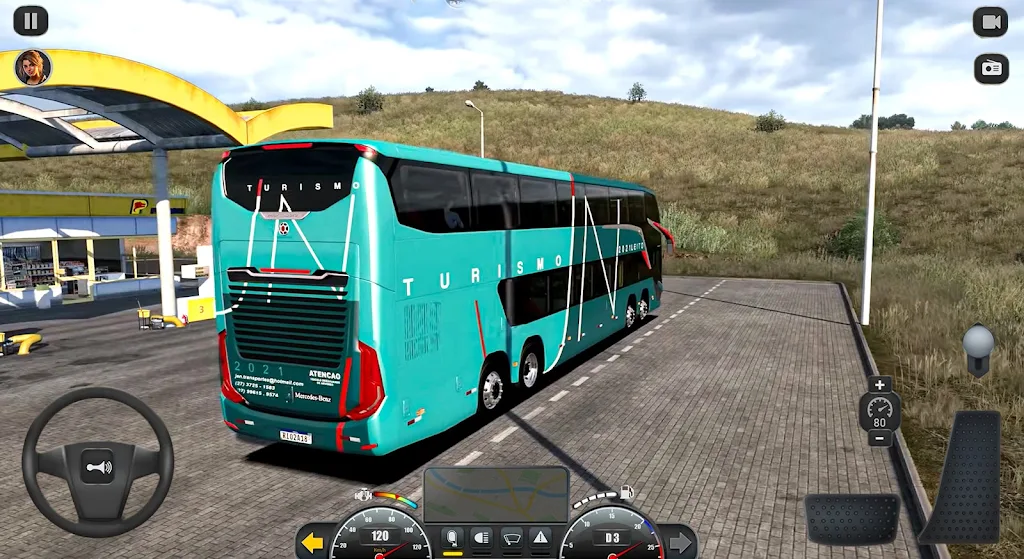Activate the left turn signal arrow
This screenshot has width=1024, height=559.
coord(313,543)
